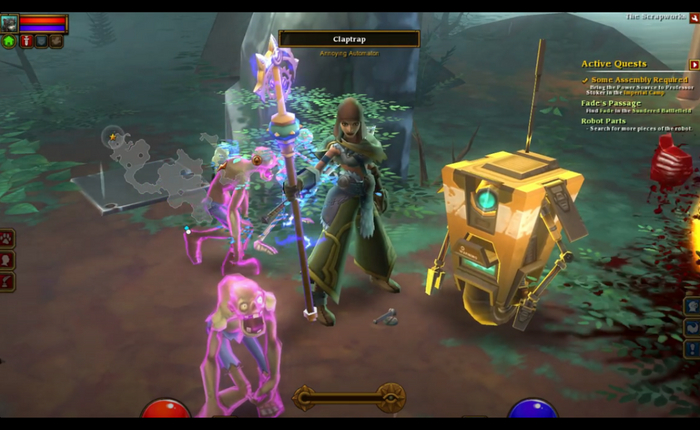
Task: Open the pet panel with paw icon
Action: coord(7,238)
